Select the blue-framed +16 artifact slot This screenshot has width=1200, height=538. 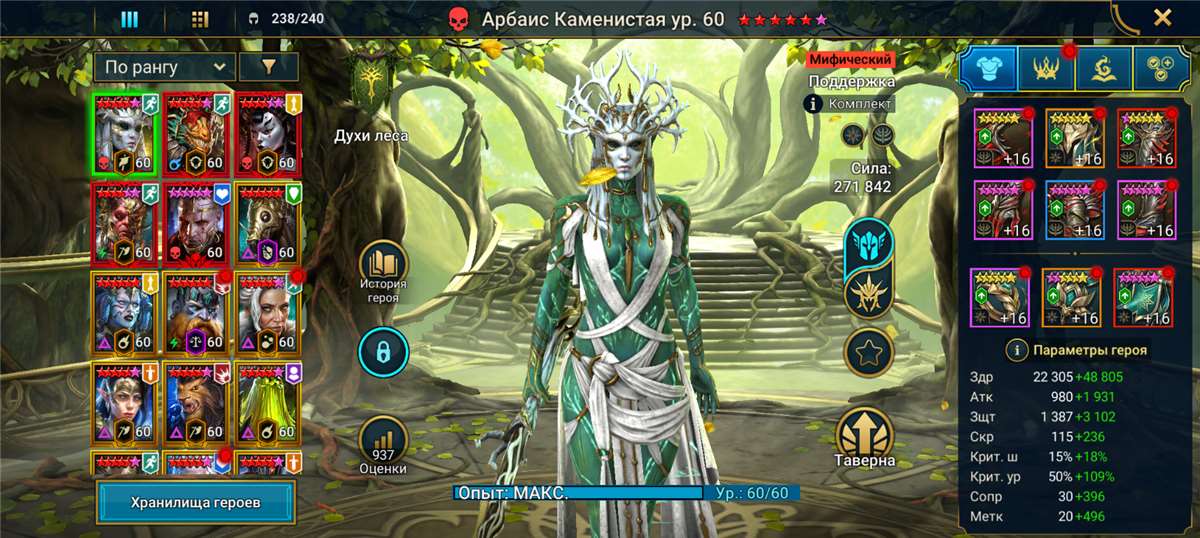coord(1075,210)
